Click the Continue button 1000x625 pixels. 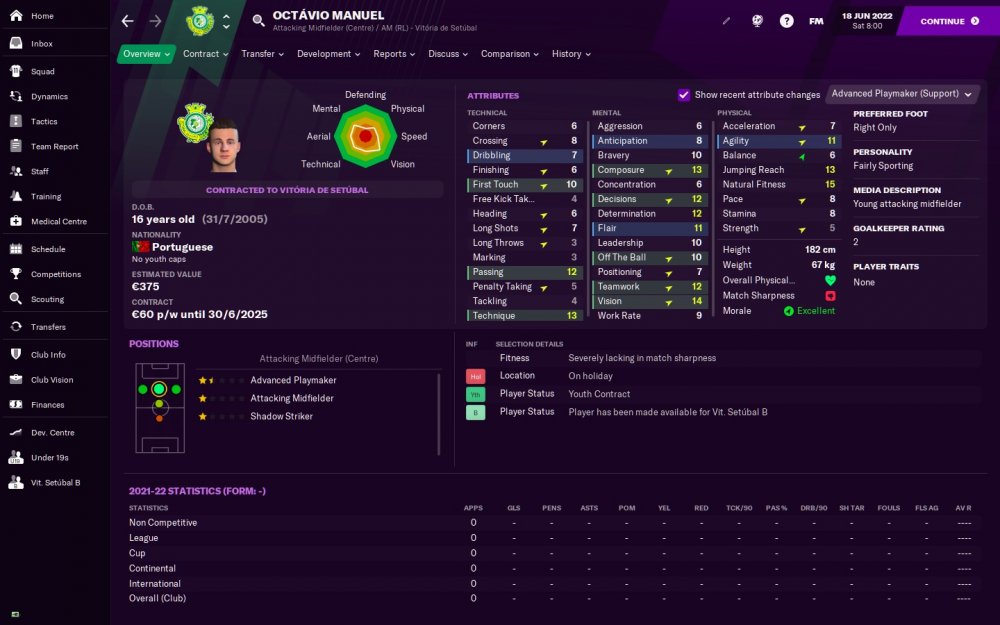pyautogui.click(x=949, y=21)
